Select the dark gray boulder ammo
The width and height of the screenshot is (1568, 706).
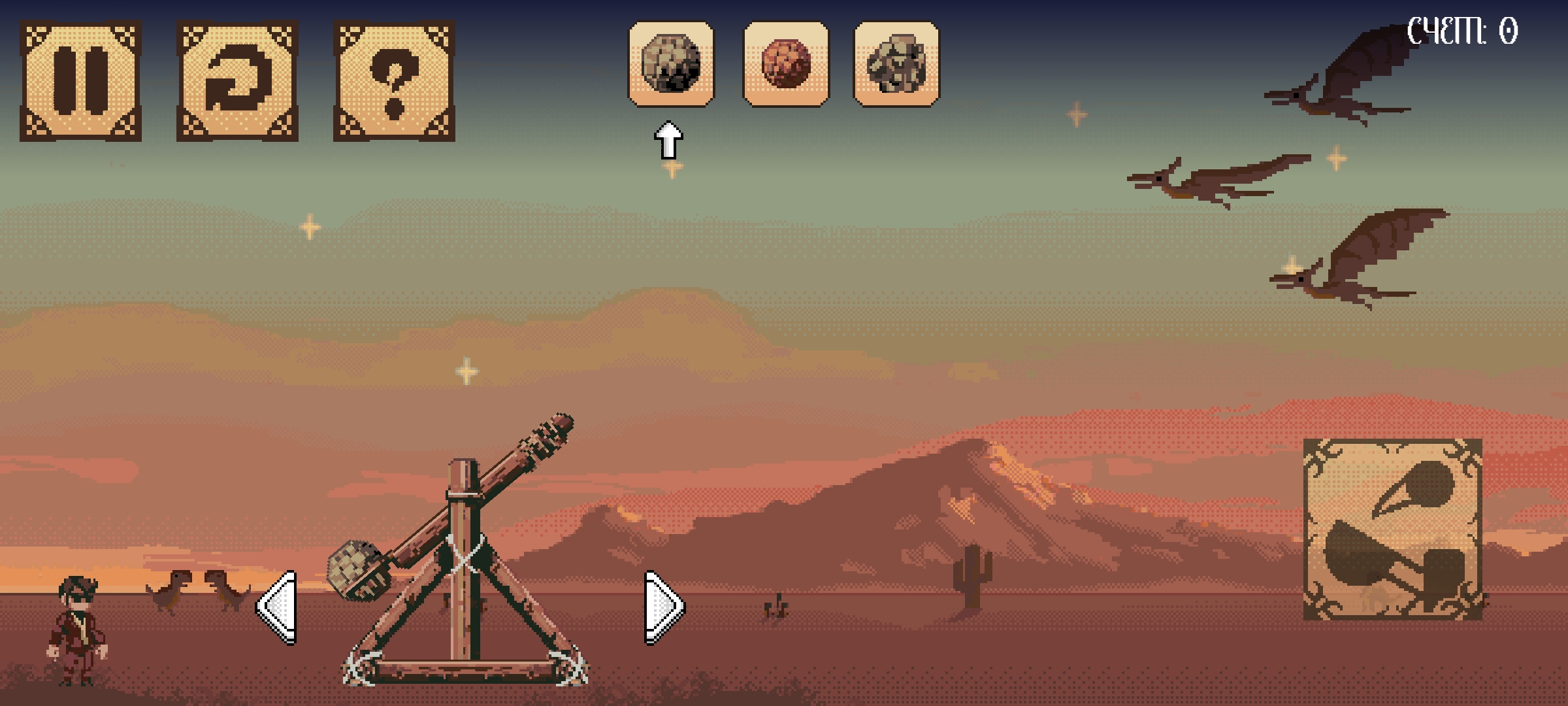click(x=671, y=63)
